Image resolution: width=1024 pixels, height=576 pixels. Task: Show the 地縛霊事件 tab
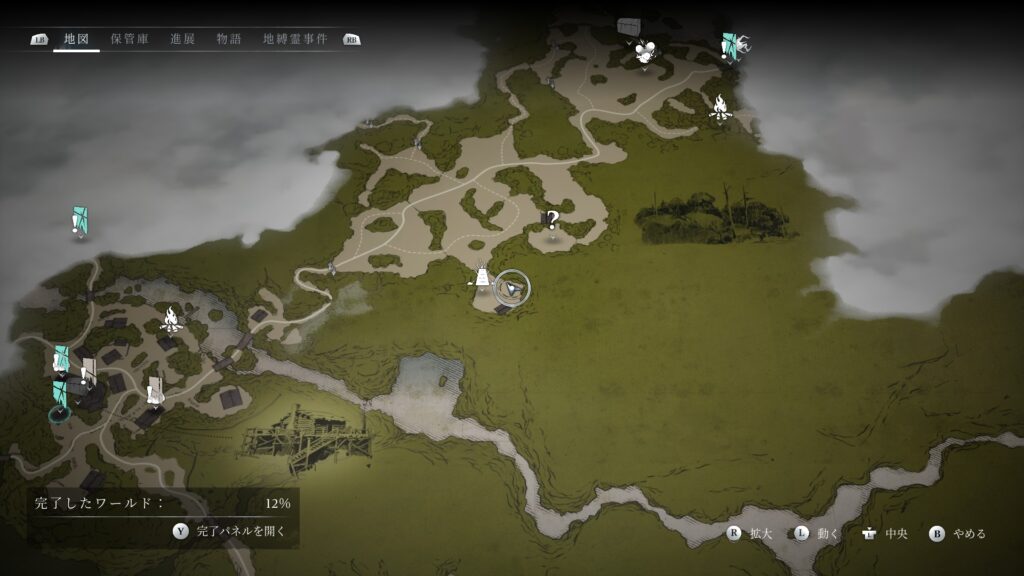point(295,39)
